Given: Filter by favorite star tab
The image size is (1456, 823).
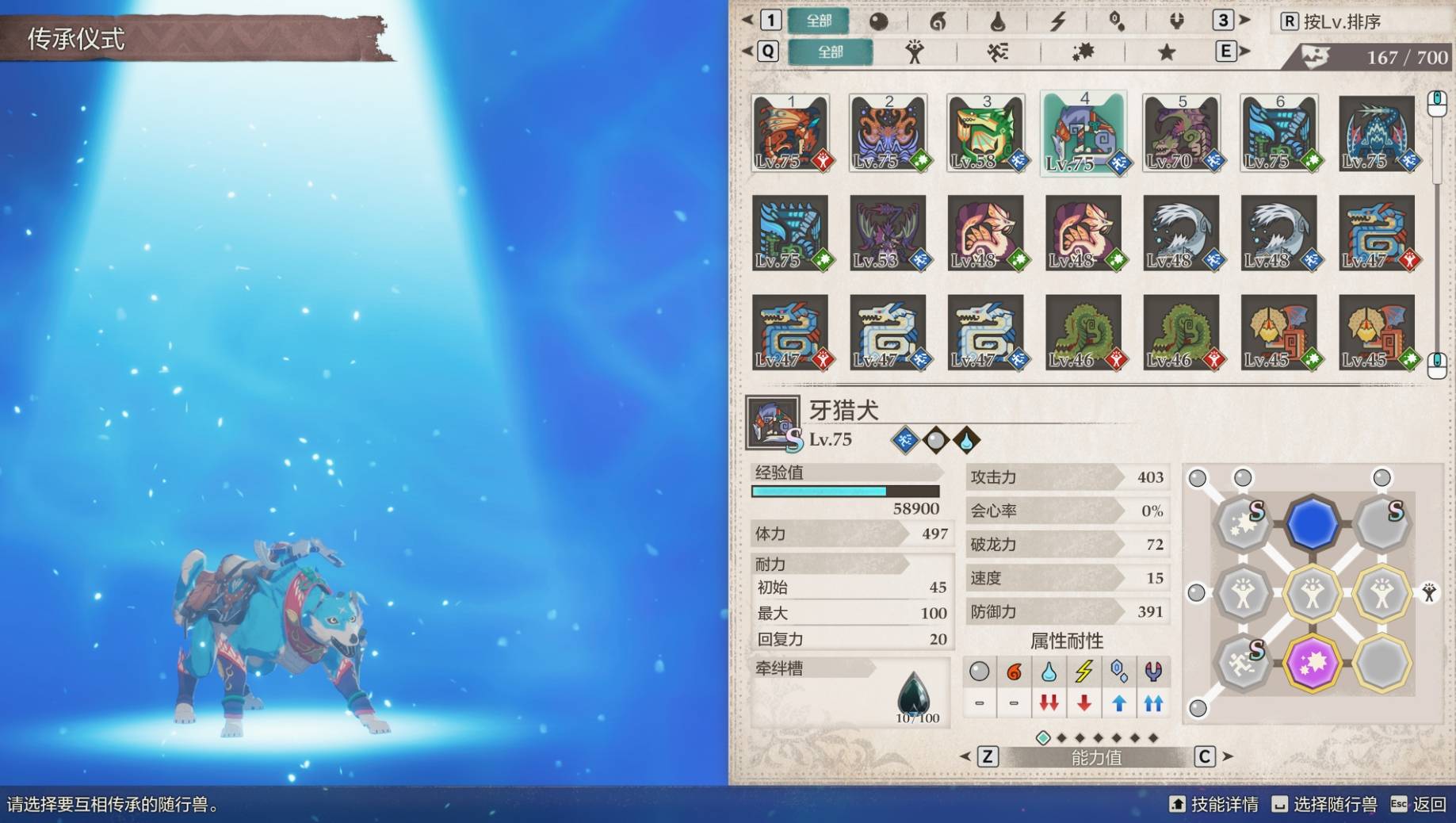Looking at the screenshot, I should click(x=1166, y=52).
